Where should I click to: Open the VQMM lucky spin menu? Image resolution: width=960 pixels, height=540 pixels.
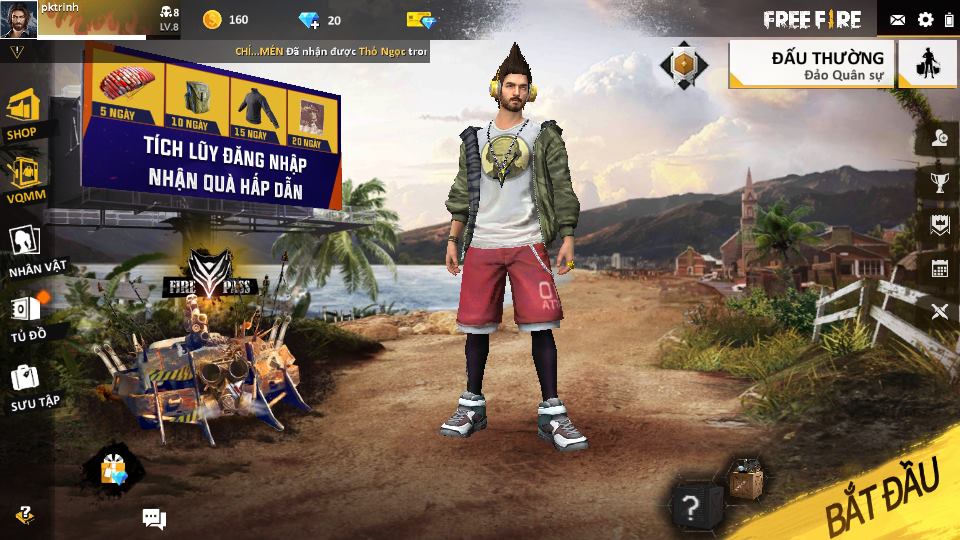pos(24,177)
